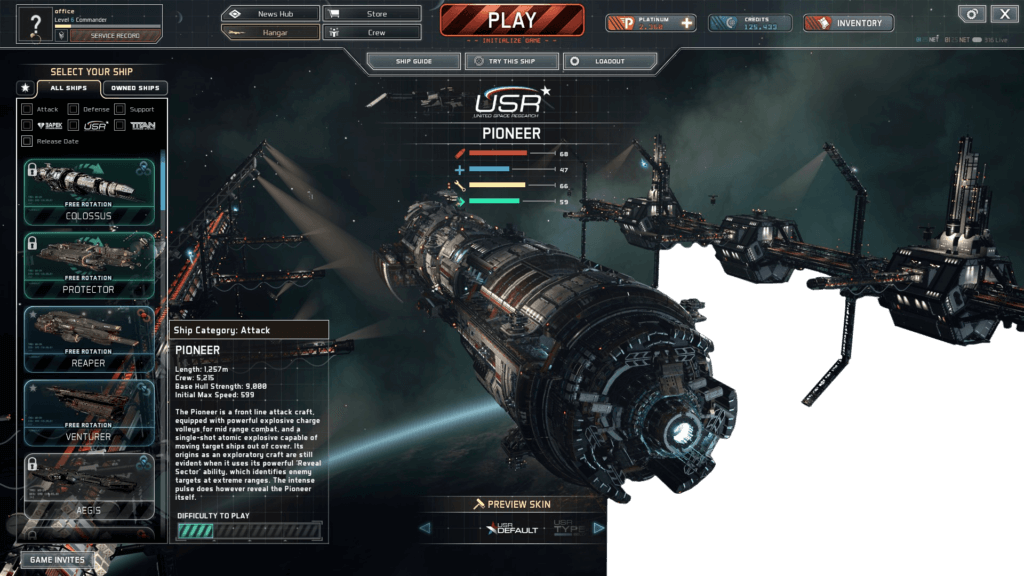This screenshot has height=576, width=1024.
Task: Go to the Store
Action: [x=372, y=14]
